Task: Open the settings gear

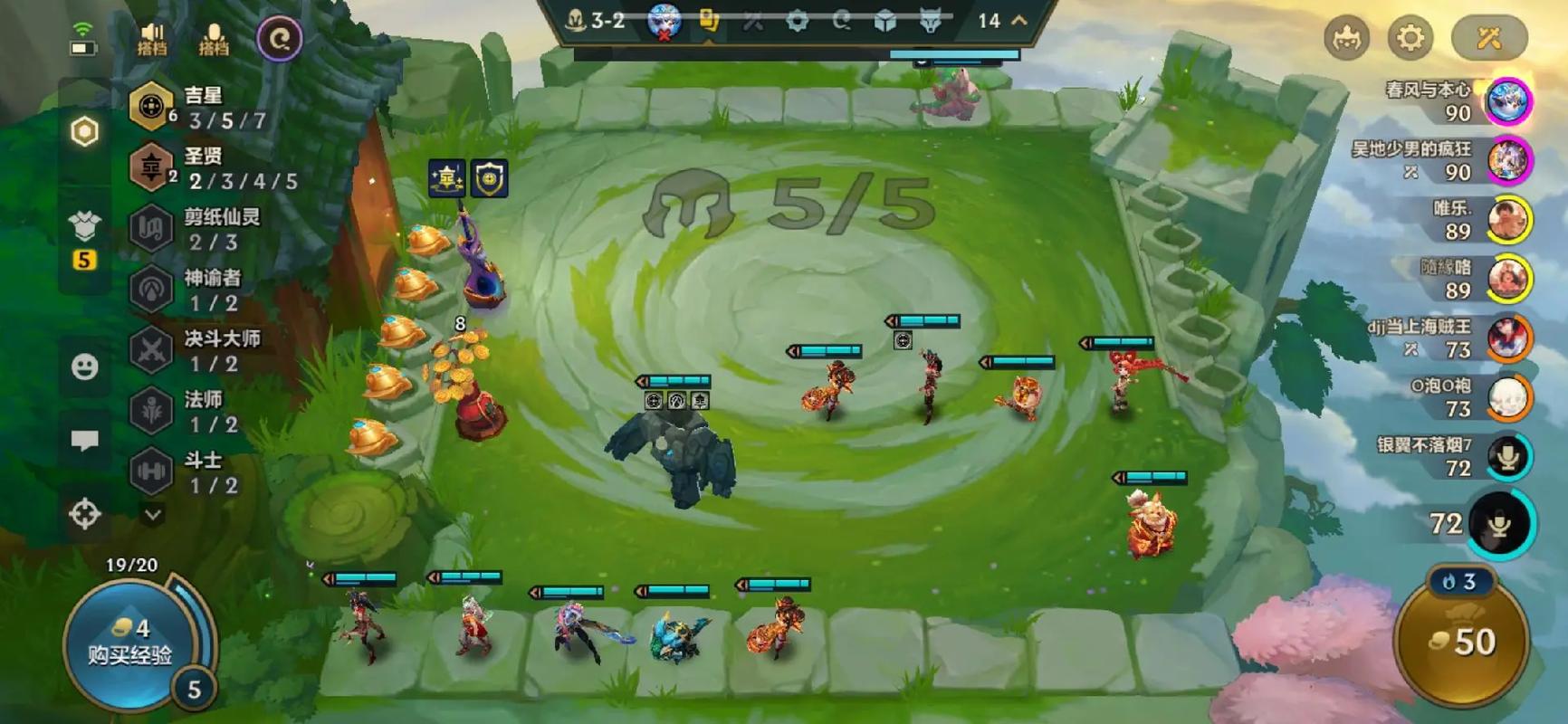Action: (1410, 38)
